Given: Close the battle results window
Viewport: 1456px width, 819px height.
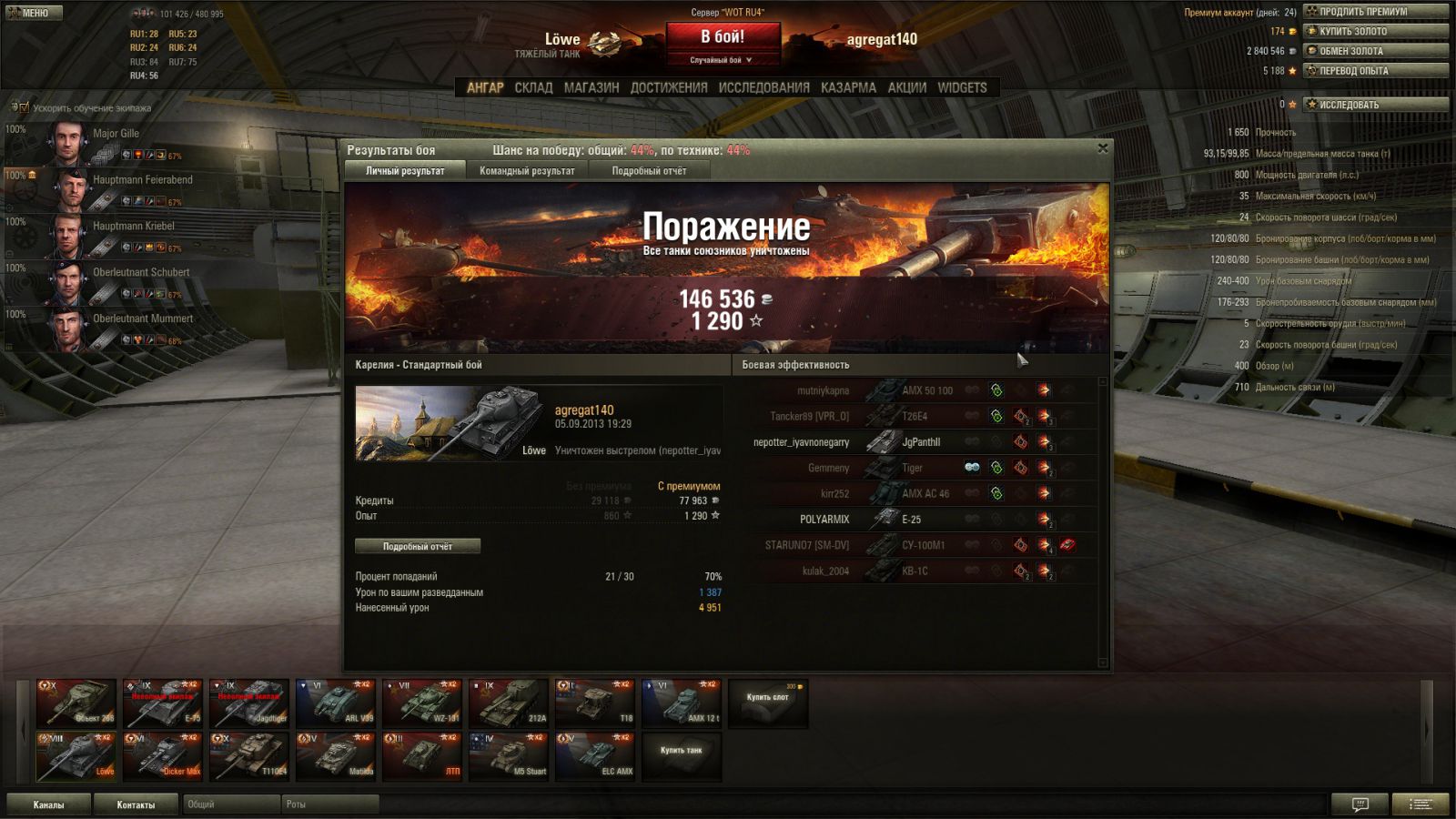Looking at the screenshot, I should point(1102,148).
